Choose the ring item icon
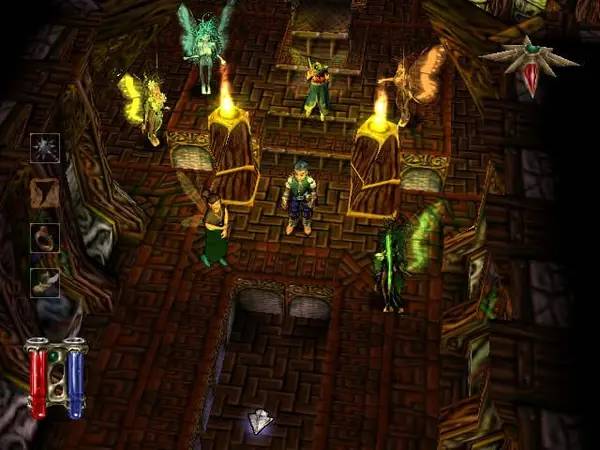 [x=45, y=238]
